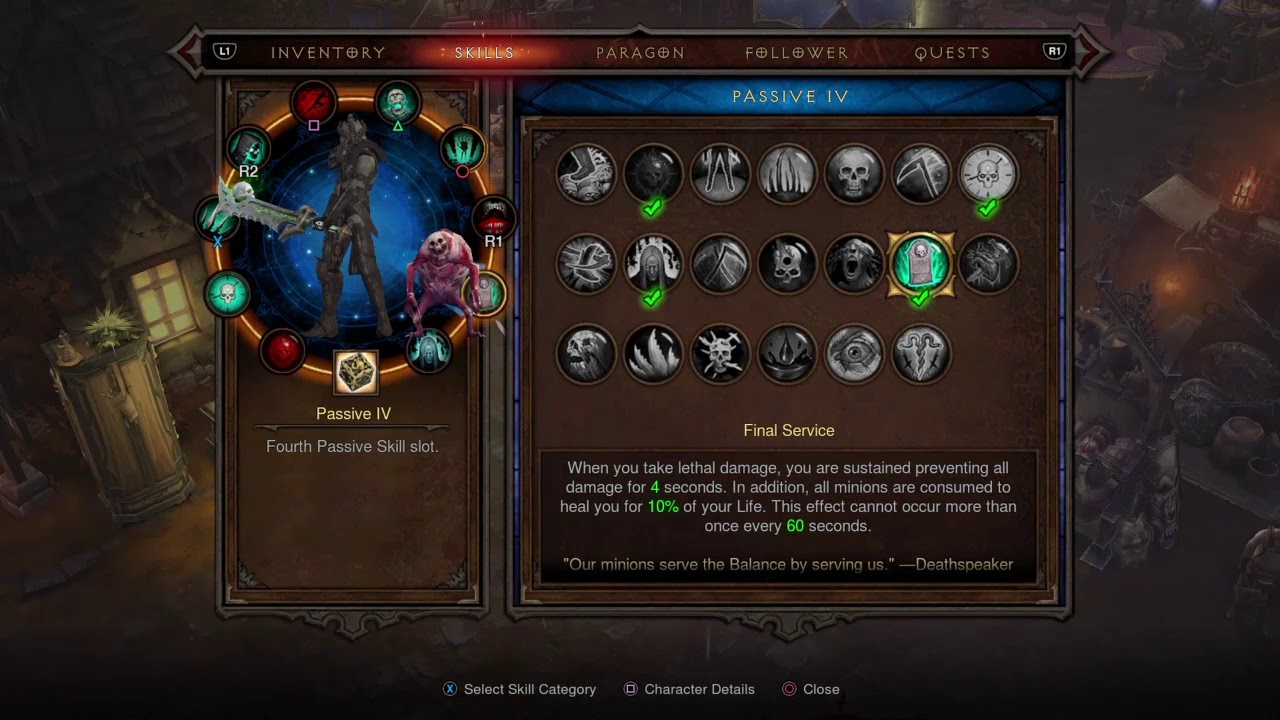Click the Character Details button
The width and height of the screenshot is (1280, 720).
pos(689,689)
